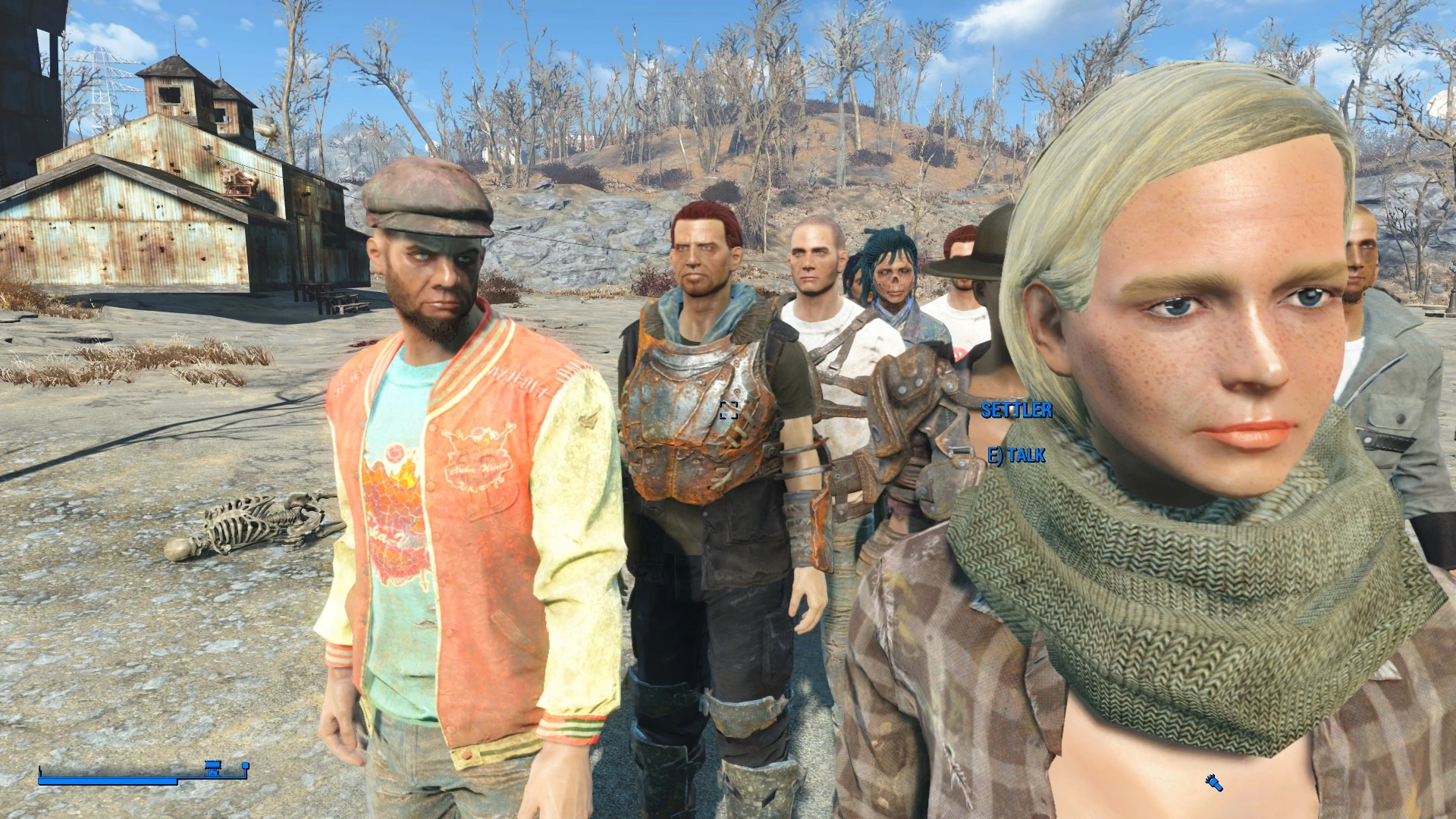Select the E) TALK interaction prompt
Screen dimensions: 1456x819
tap(1016, 455)
